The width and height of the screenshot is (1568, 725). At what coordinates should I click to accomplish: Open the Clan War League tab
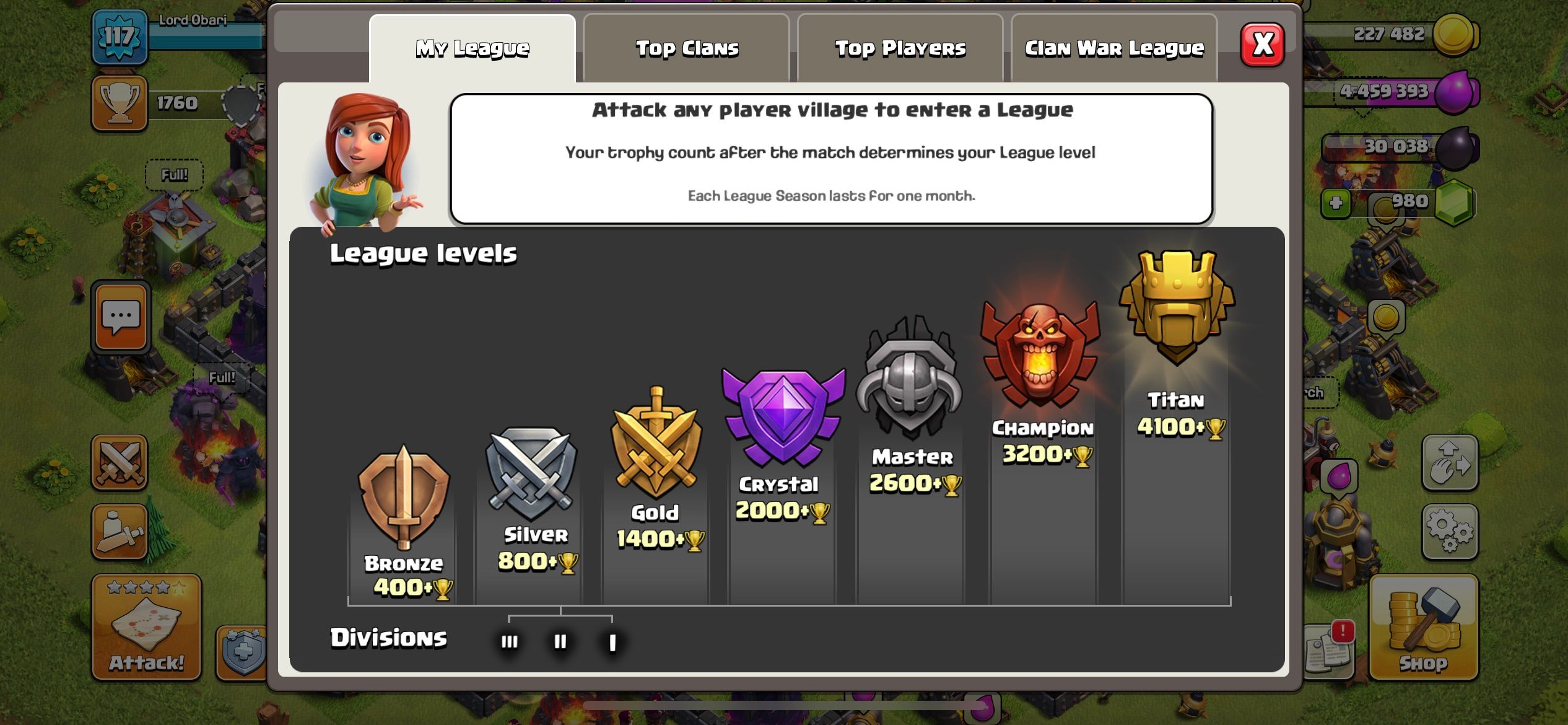[1114, 48]
